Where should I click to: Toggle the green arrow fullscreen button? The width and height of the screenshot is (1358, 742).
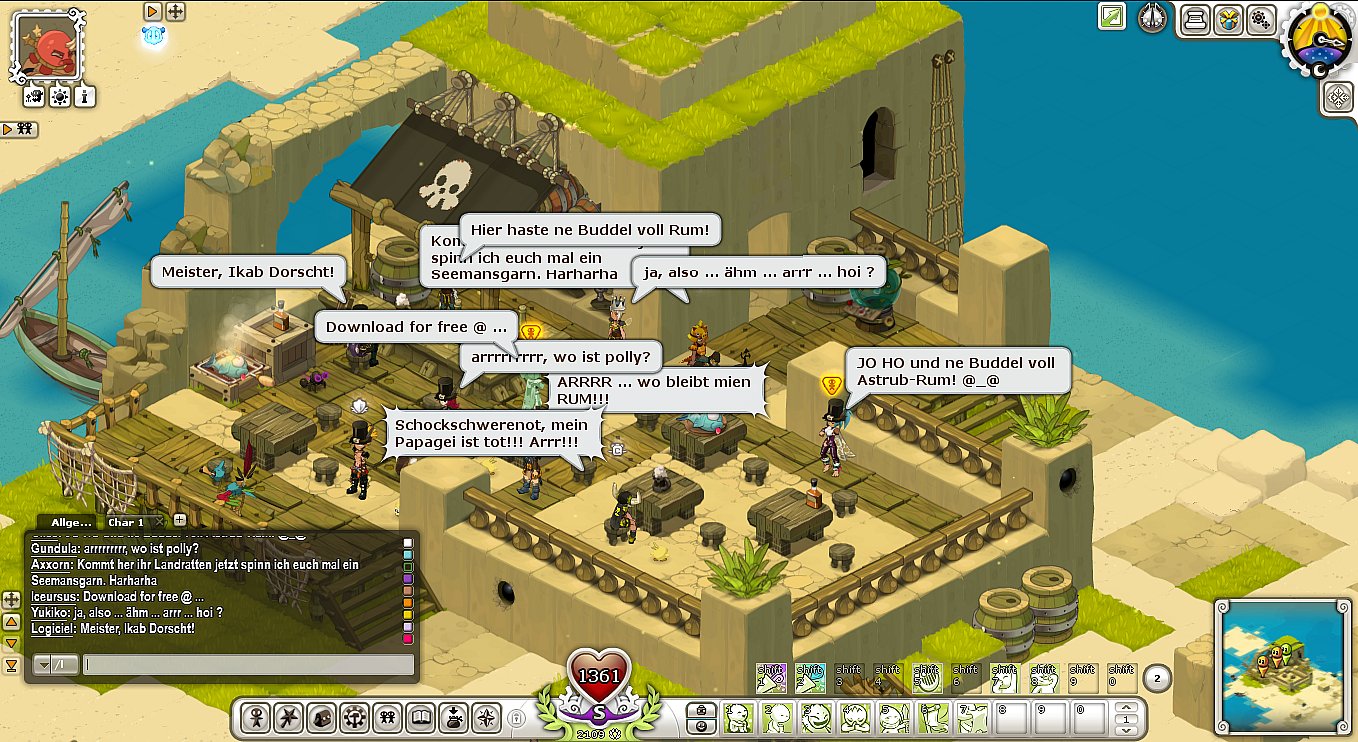coord(1111,16)
